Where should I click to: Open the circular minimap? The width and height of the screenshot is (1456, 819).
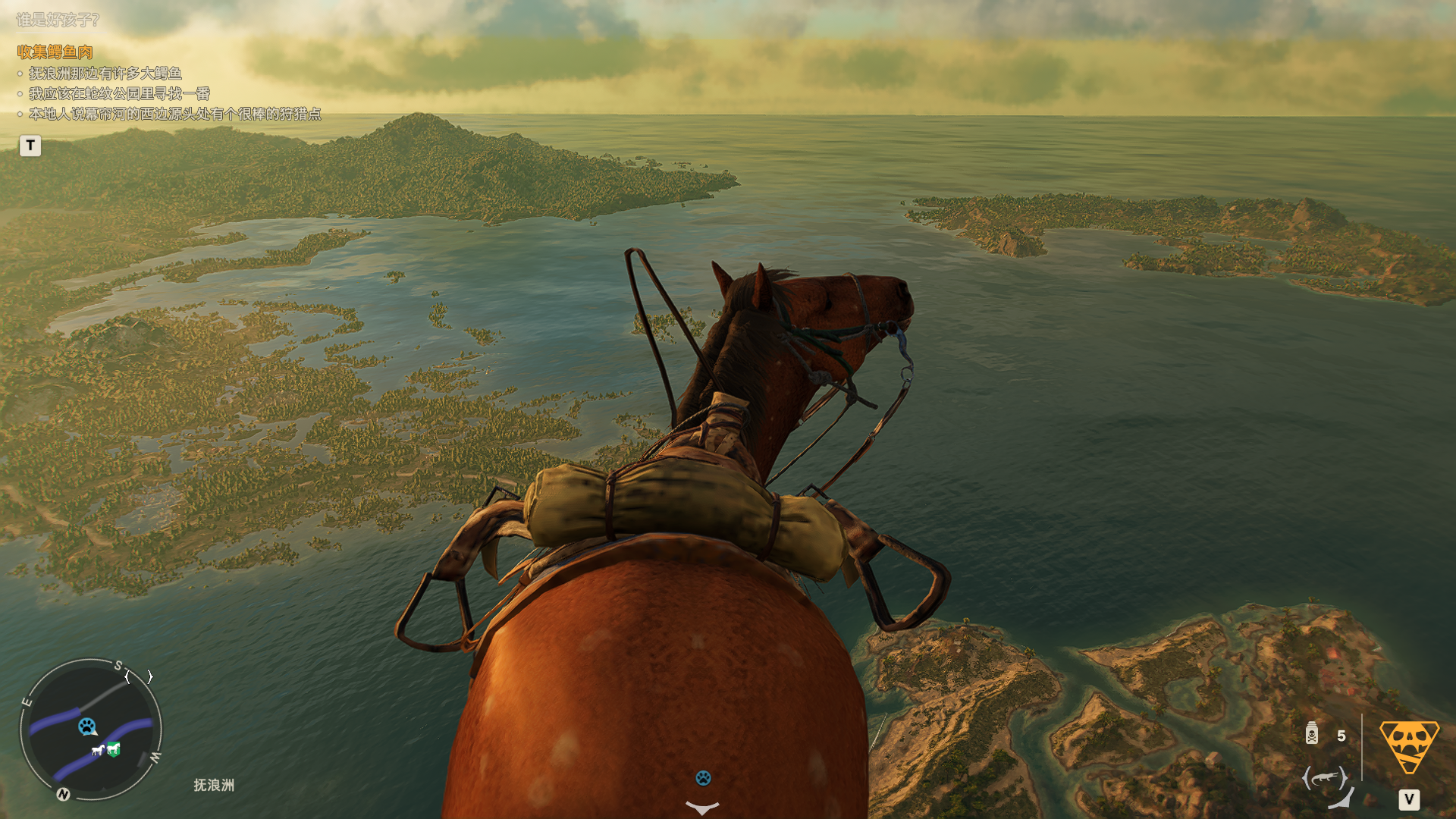click(x=91, y=729)
